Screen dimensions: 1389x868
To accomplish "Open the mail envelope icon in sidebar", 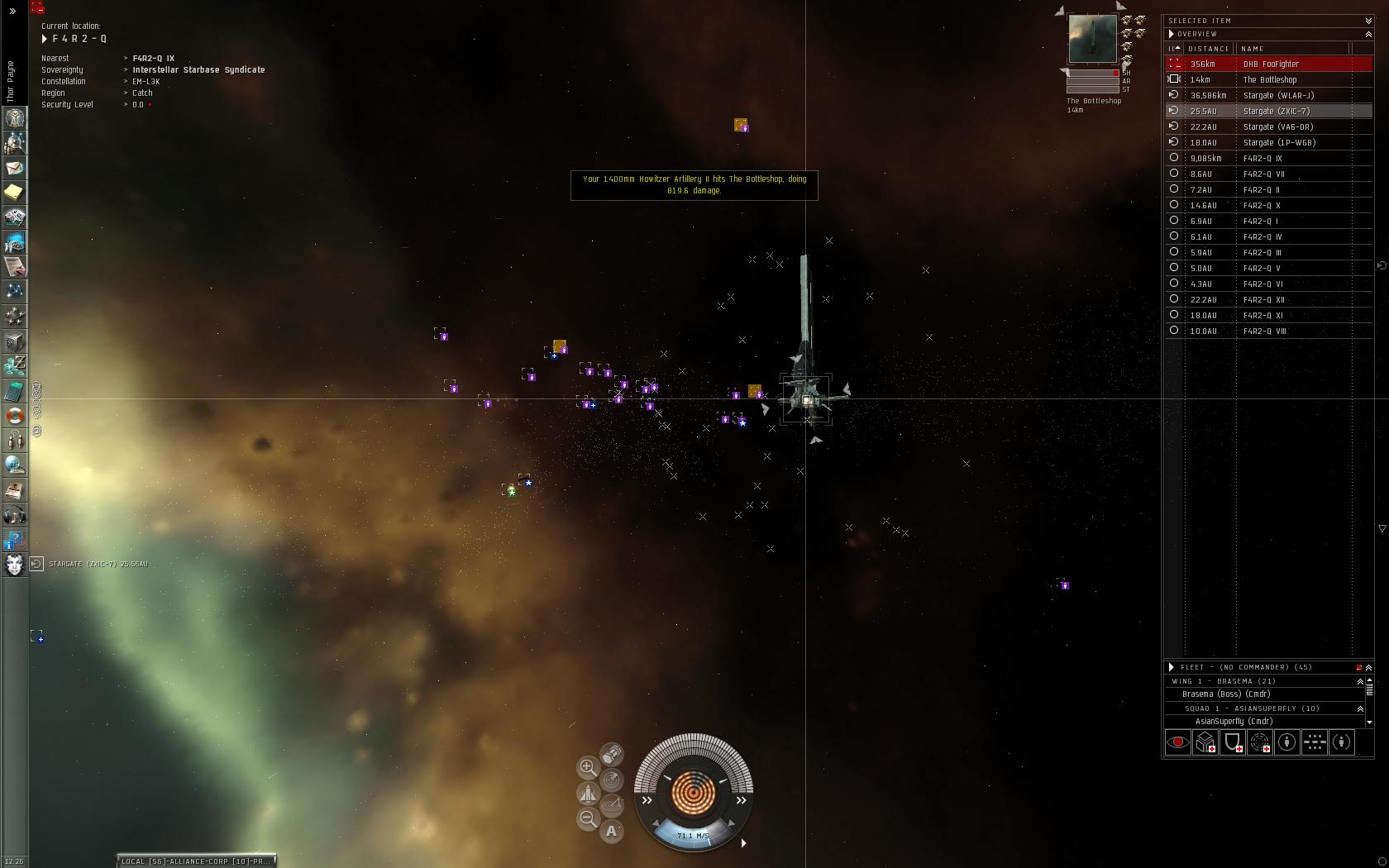I will [14, 168].
